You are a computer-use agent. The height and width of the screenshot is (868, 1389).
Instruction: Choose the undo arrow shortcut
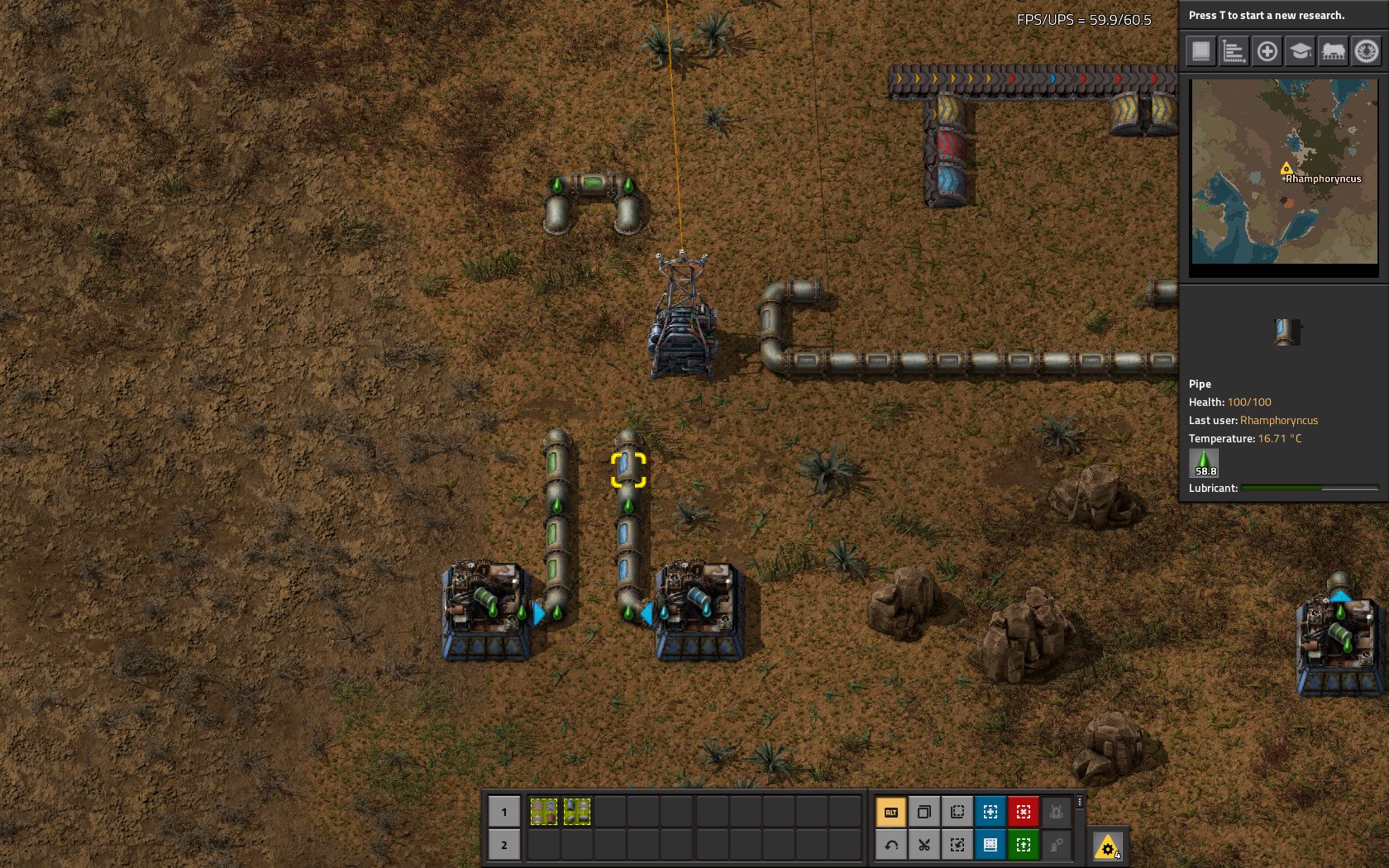(891, 845)
